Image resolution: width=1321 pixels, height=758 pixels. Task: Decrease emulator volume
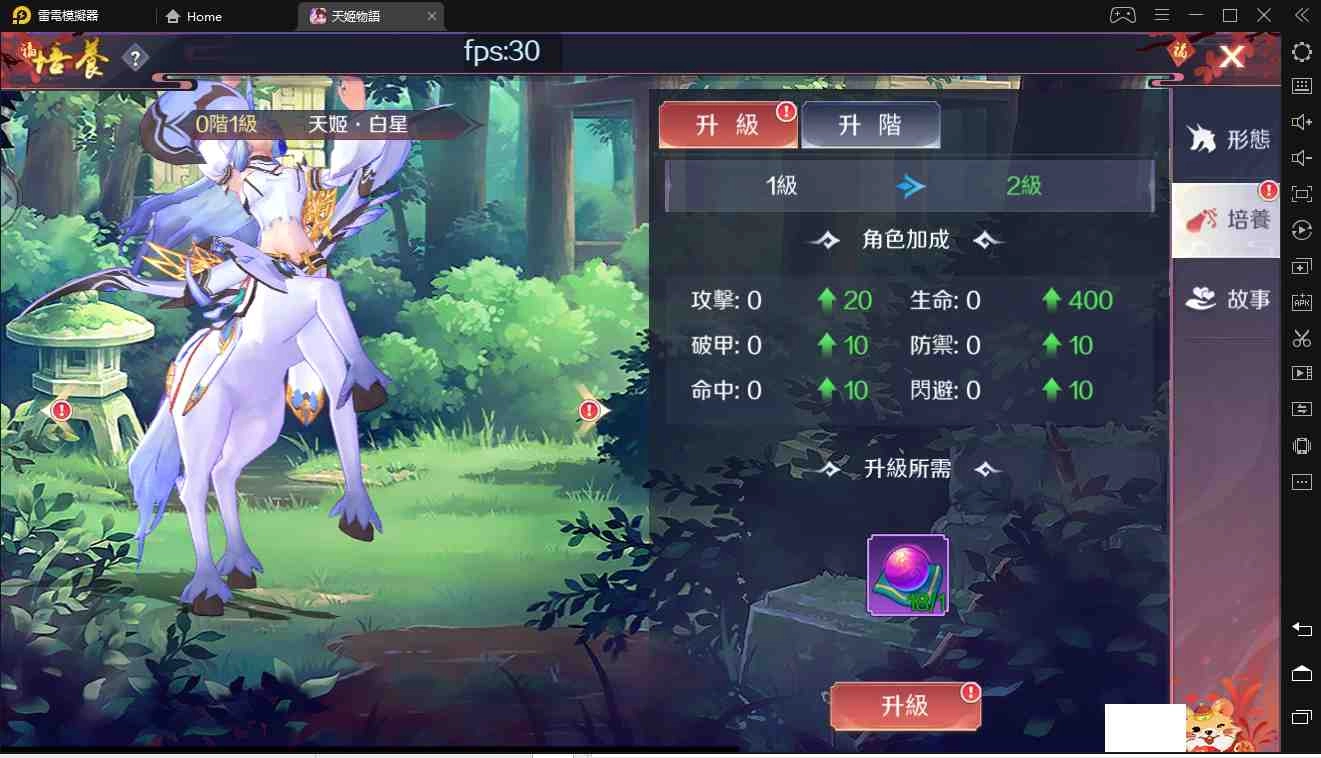pyautogui.click(x=1301, y=157)
